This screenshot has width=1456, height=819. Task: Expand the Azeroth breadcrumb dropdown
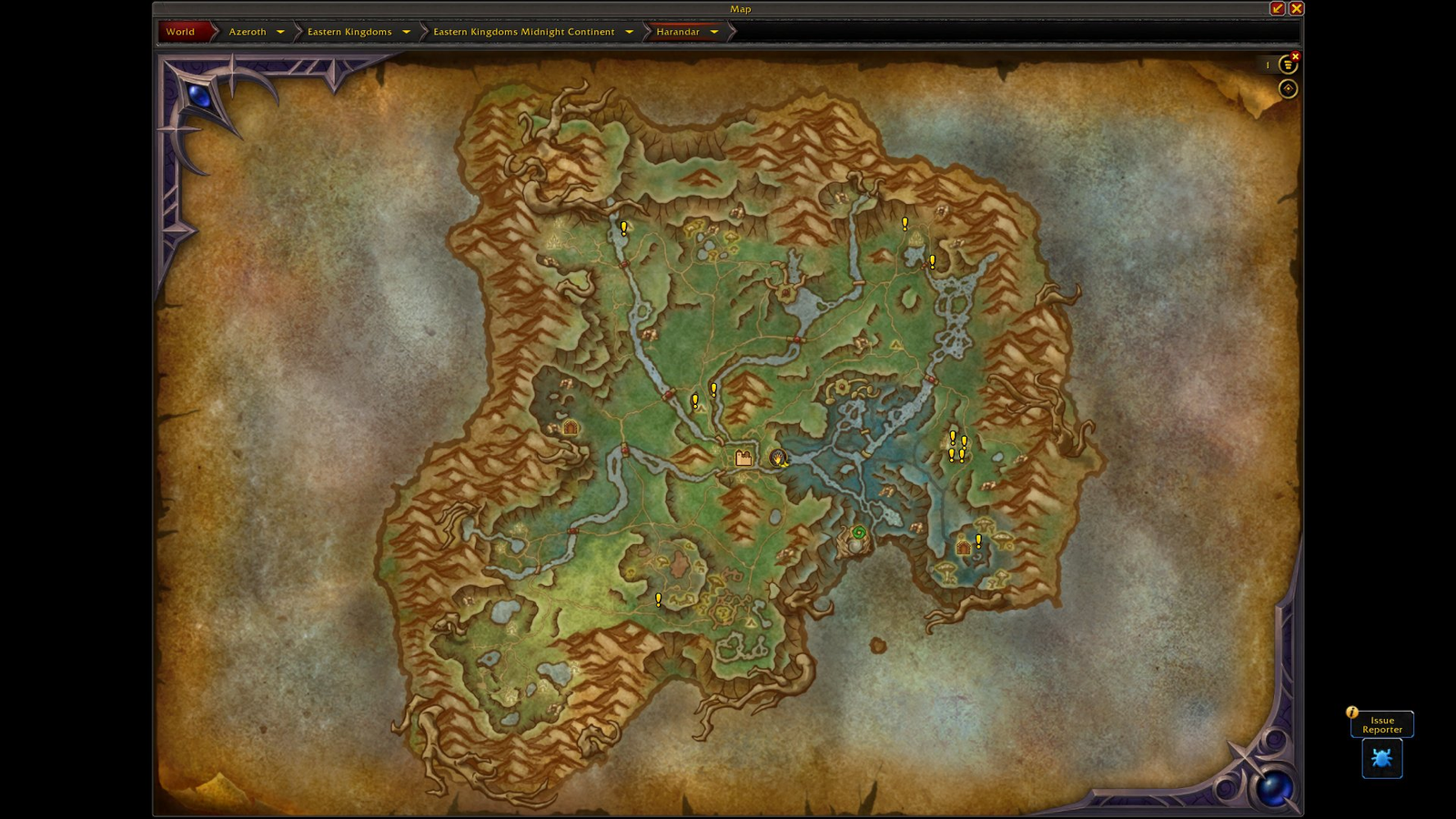tap(281, 31)
